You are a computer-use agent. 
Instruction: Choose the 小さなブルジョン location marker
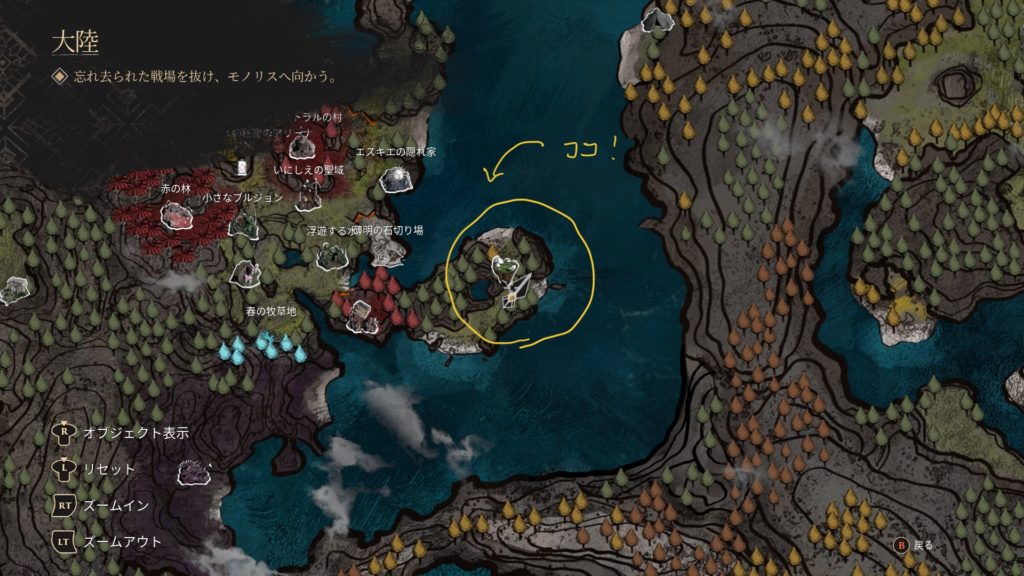(x=244, y=223)
